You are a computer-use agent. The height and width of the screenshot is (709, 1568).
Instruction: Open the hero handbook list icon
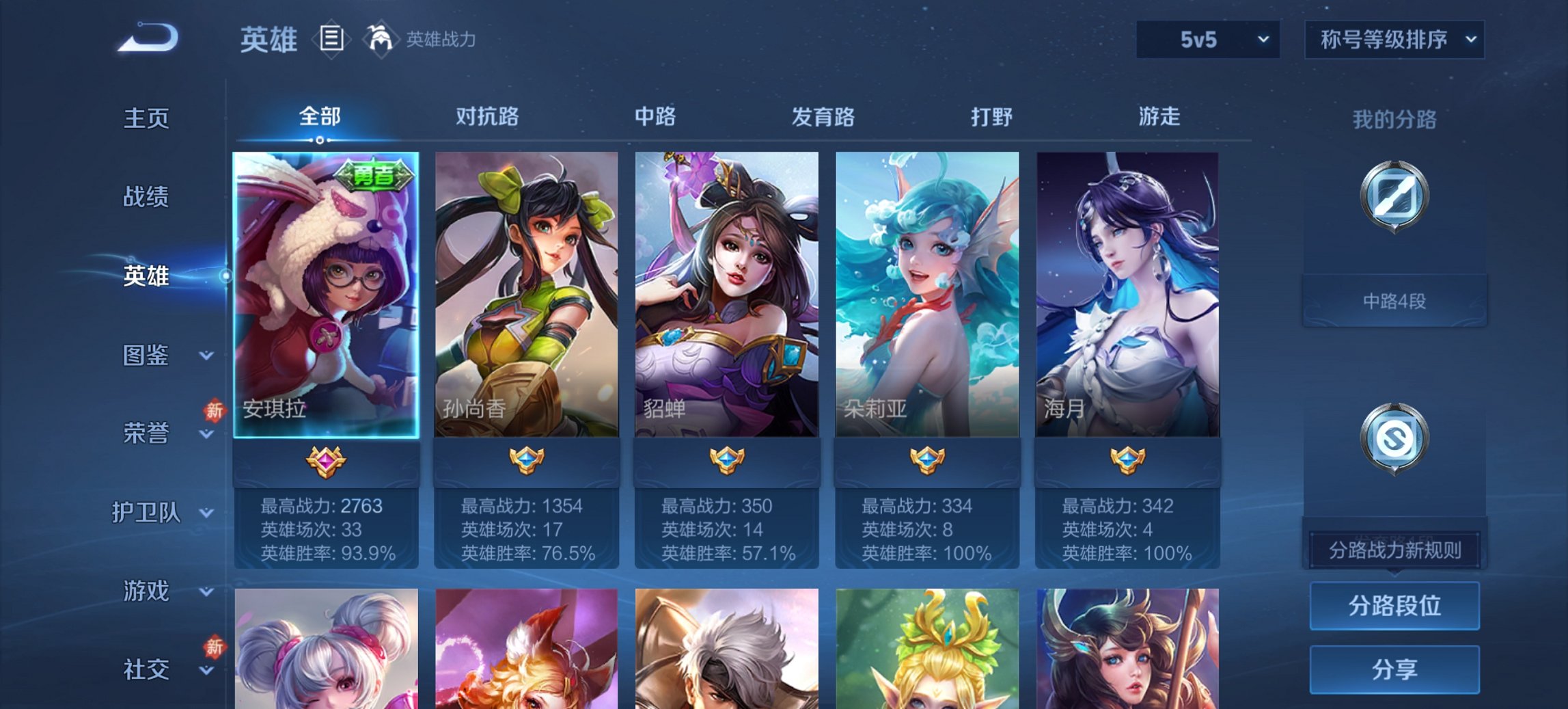tap(331, 40)
